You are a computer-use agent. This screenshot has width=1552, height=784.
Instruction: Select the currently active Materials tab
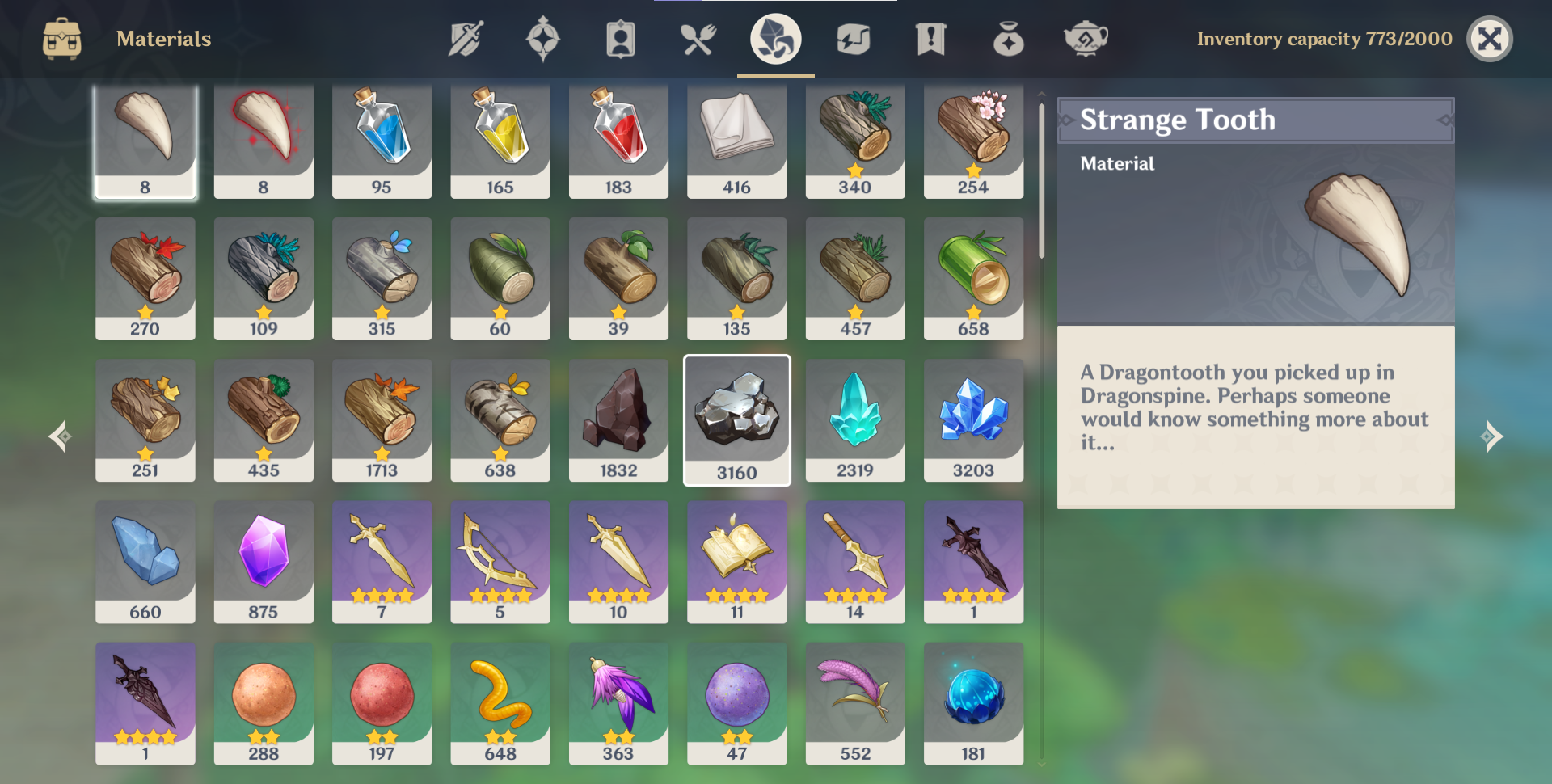click(774, 38)
